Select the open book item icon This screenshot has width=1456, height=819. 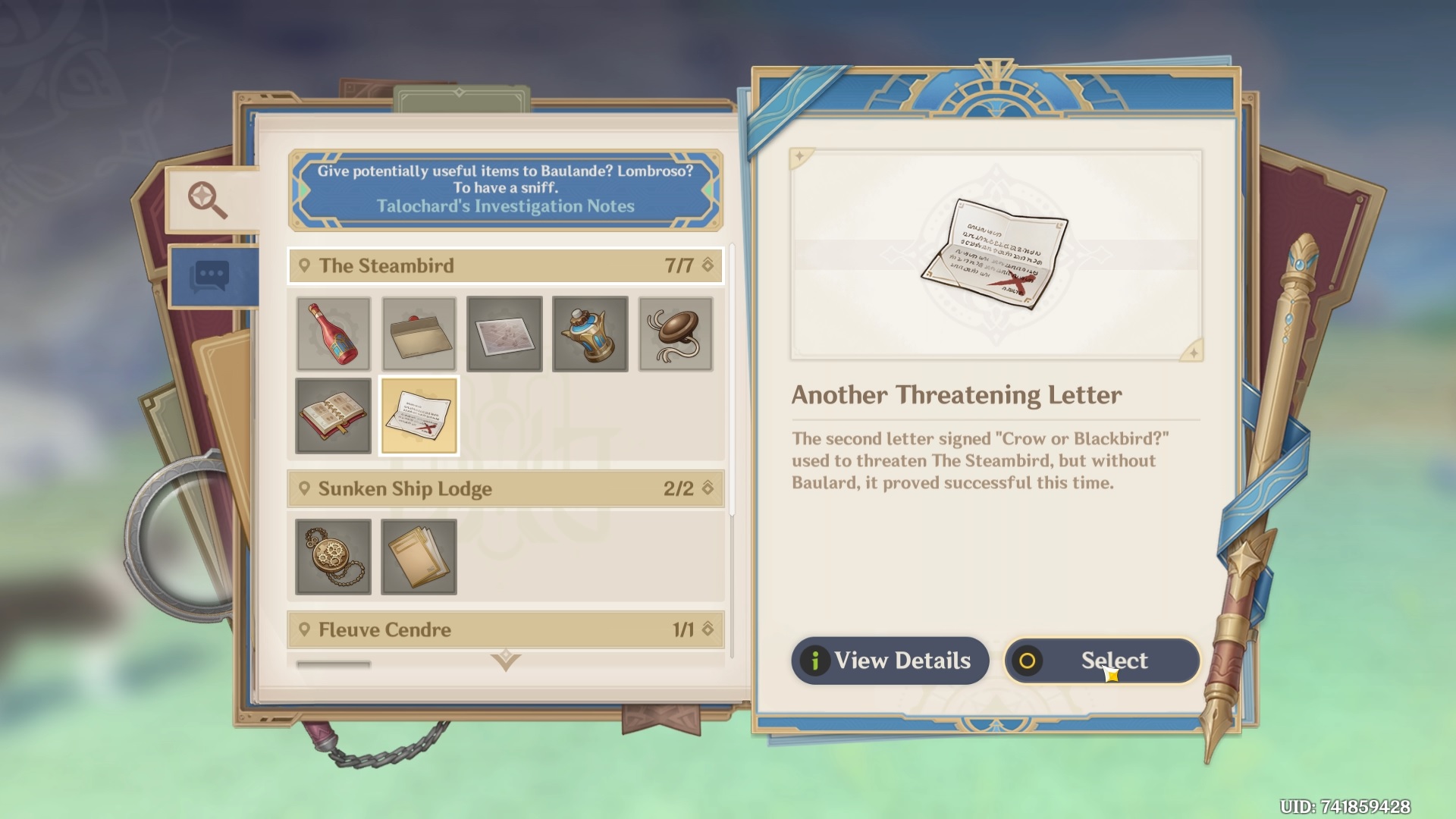coord(333,415)
